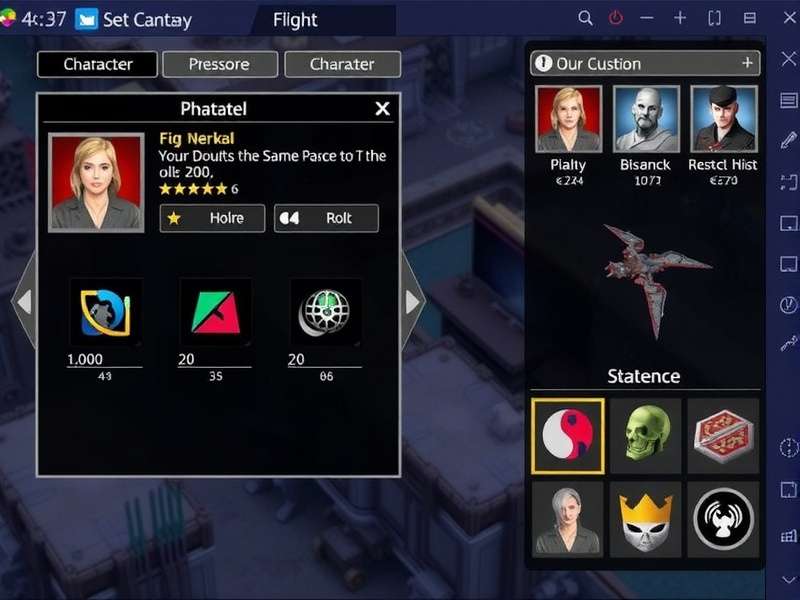Screen dimensions: 800x600
Task: Pick the grey-haired woman portrait
Action: click(x=567, y=518)
